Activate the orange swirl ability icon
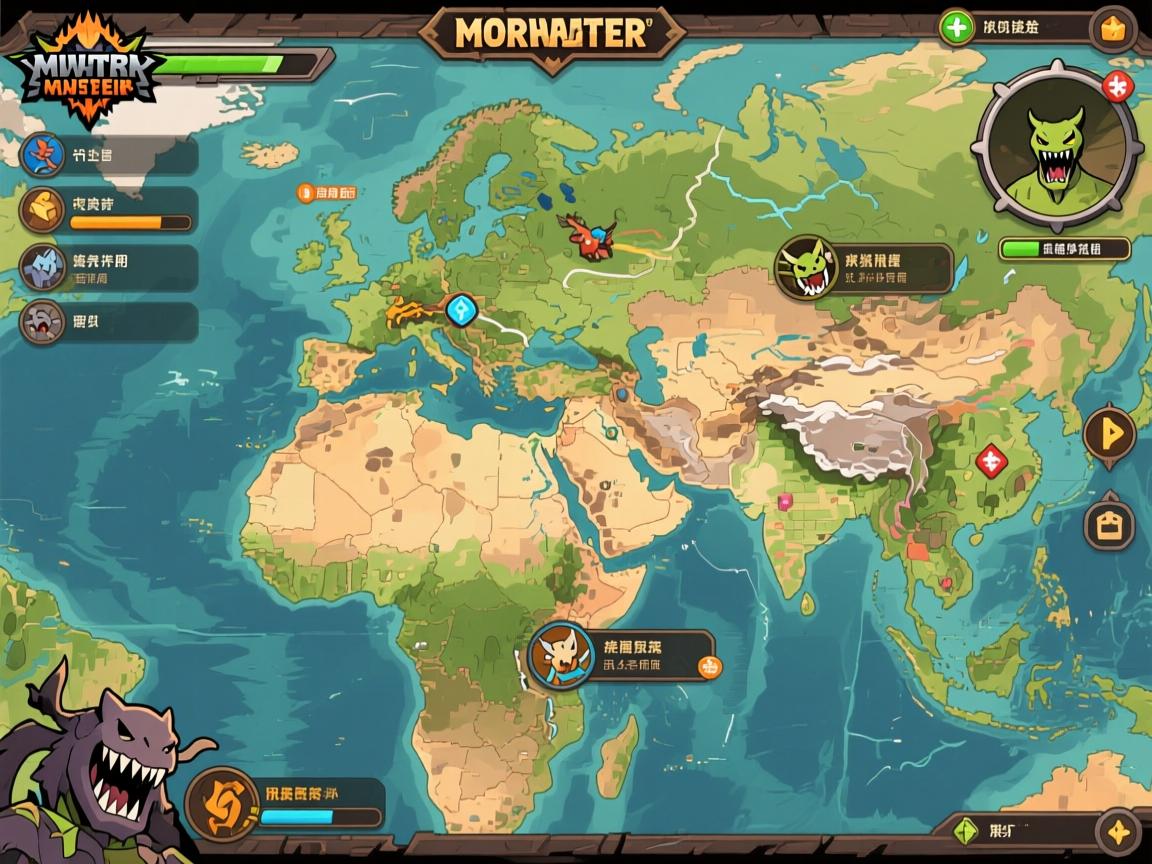Viewport: 1152px width, 864px height. pos(221,802)
